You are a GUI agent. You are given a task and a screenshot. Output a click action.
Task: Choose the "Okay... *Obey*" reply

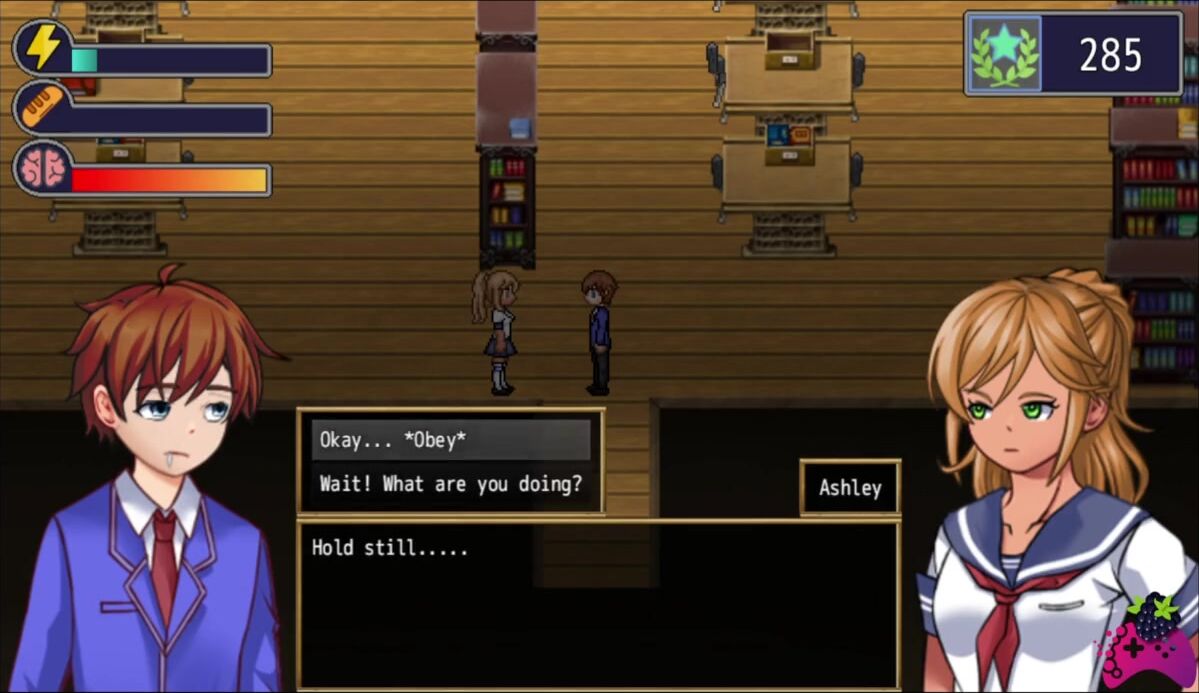coord(450,440)
